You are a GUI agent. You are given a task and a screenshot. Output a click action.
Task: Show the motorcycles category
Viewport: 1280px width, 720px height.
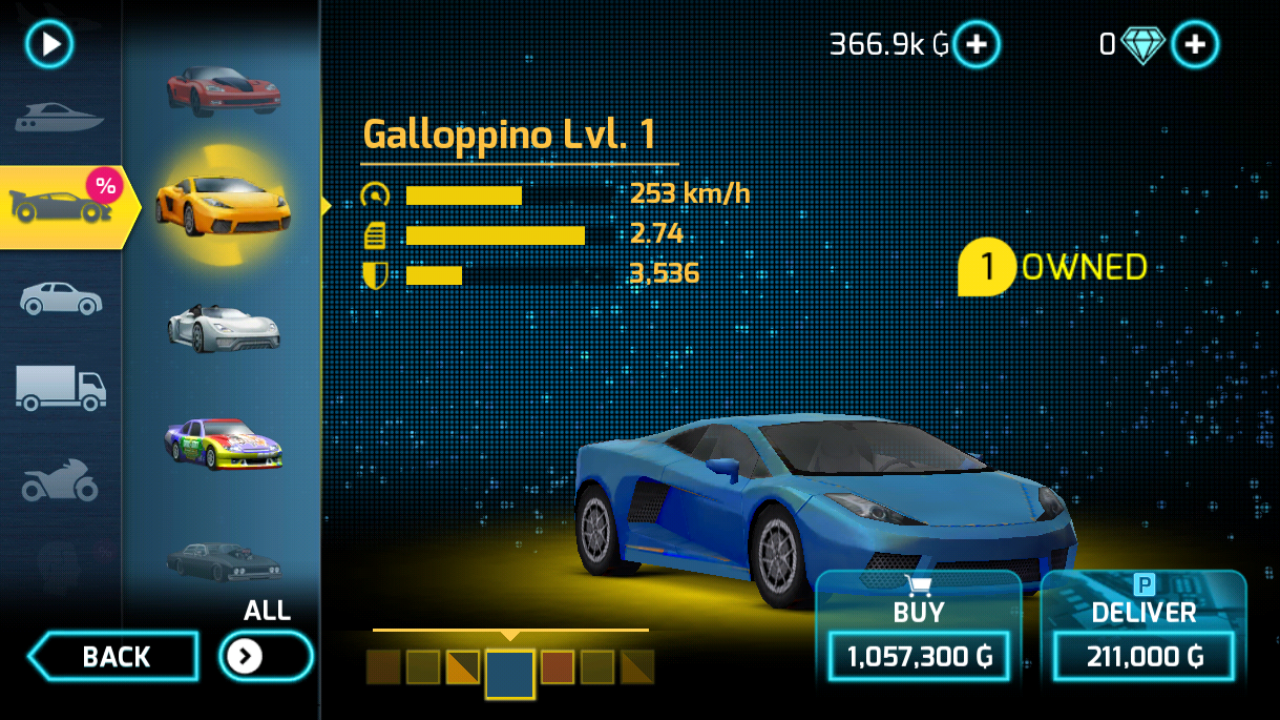click(60, 481)
